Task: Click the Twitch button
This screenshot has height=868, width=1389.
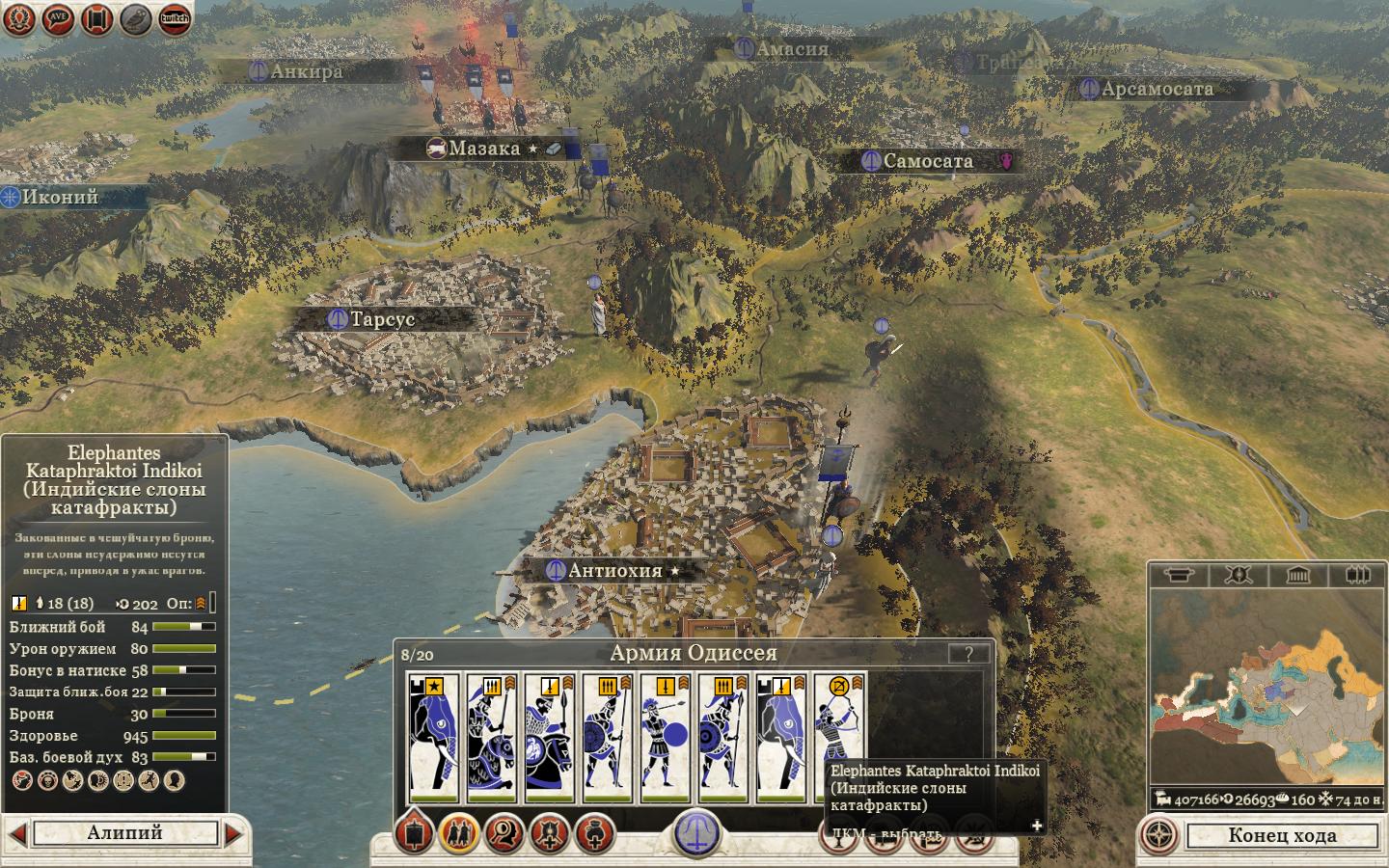Action: coord(174,18)
